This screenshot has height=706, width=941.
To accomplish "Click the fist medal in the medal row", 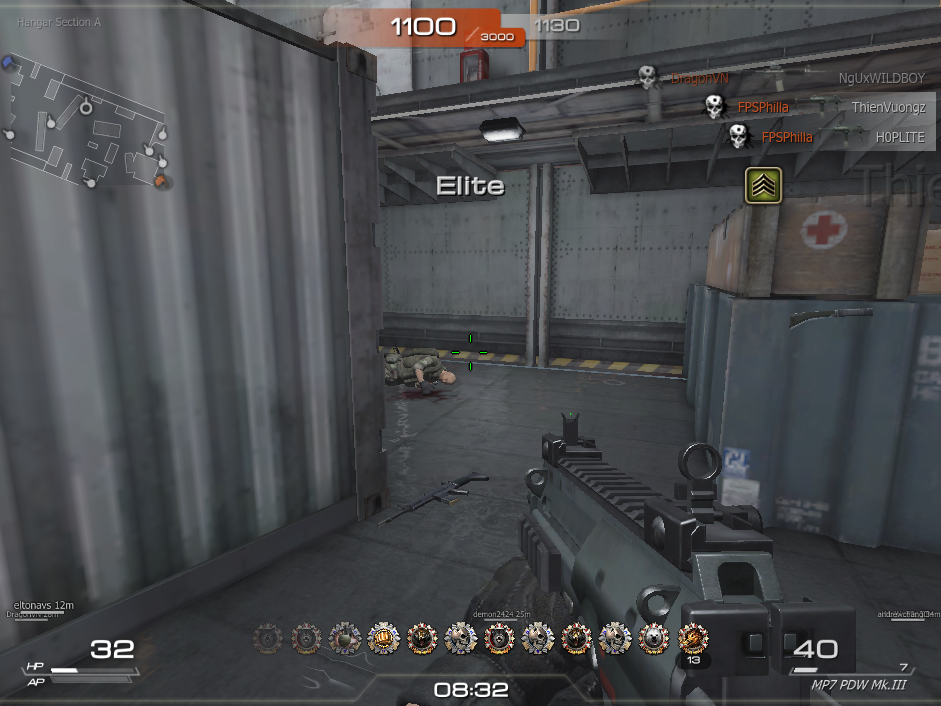I will tap(384, 637).
